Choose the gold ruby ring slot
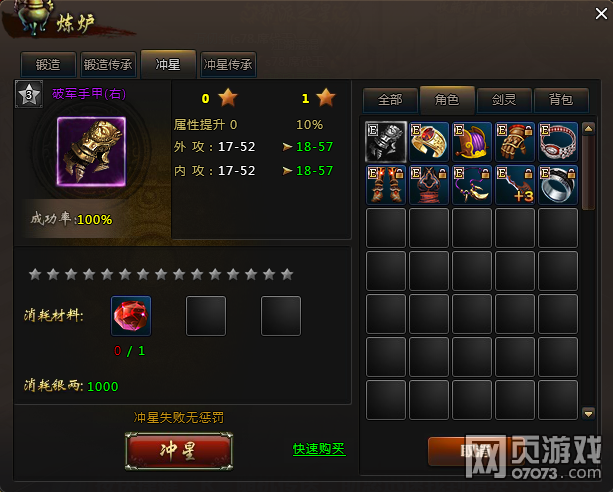This screenshot has width=613, height=492. [429, 142]
